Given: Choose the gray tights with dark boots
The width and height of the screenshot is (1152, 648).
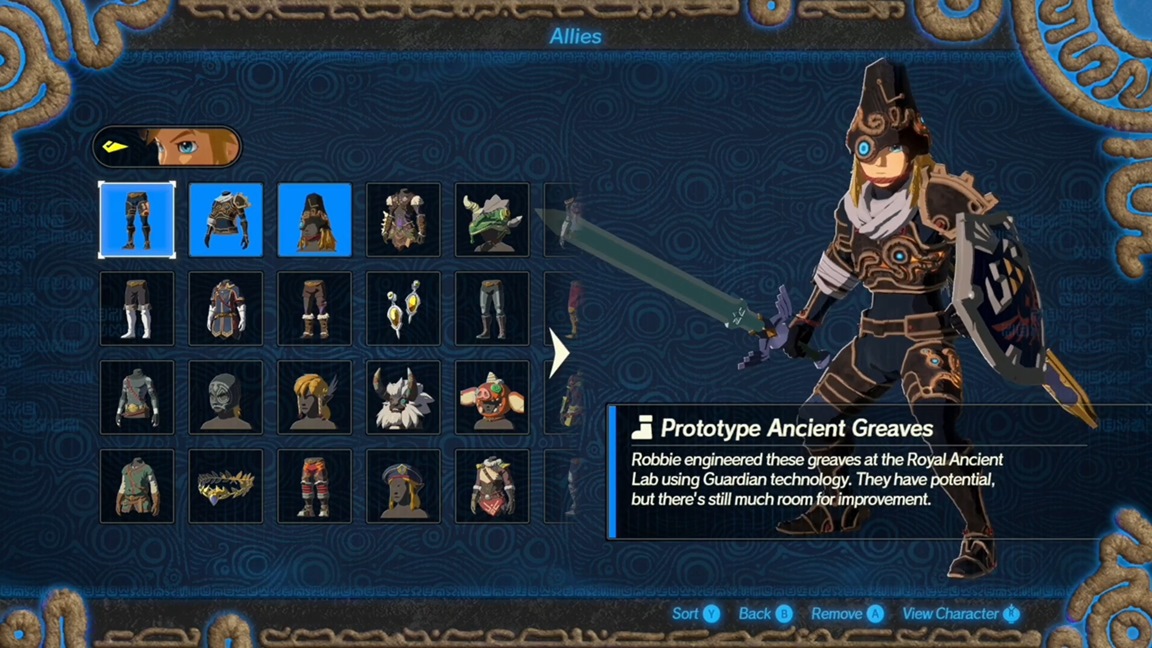Looking at the screenshot, I should tap(493, 309).
